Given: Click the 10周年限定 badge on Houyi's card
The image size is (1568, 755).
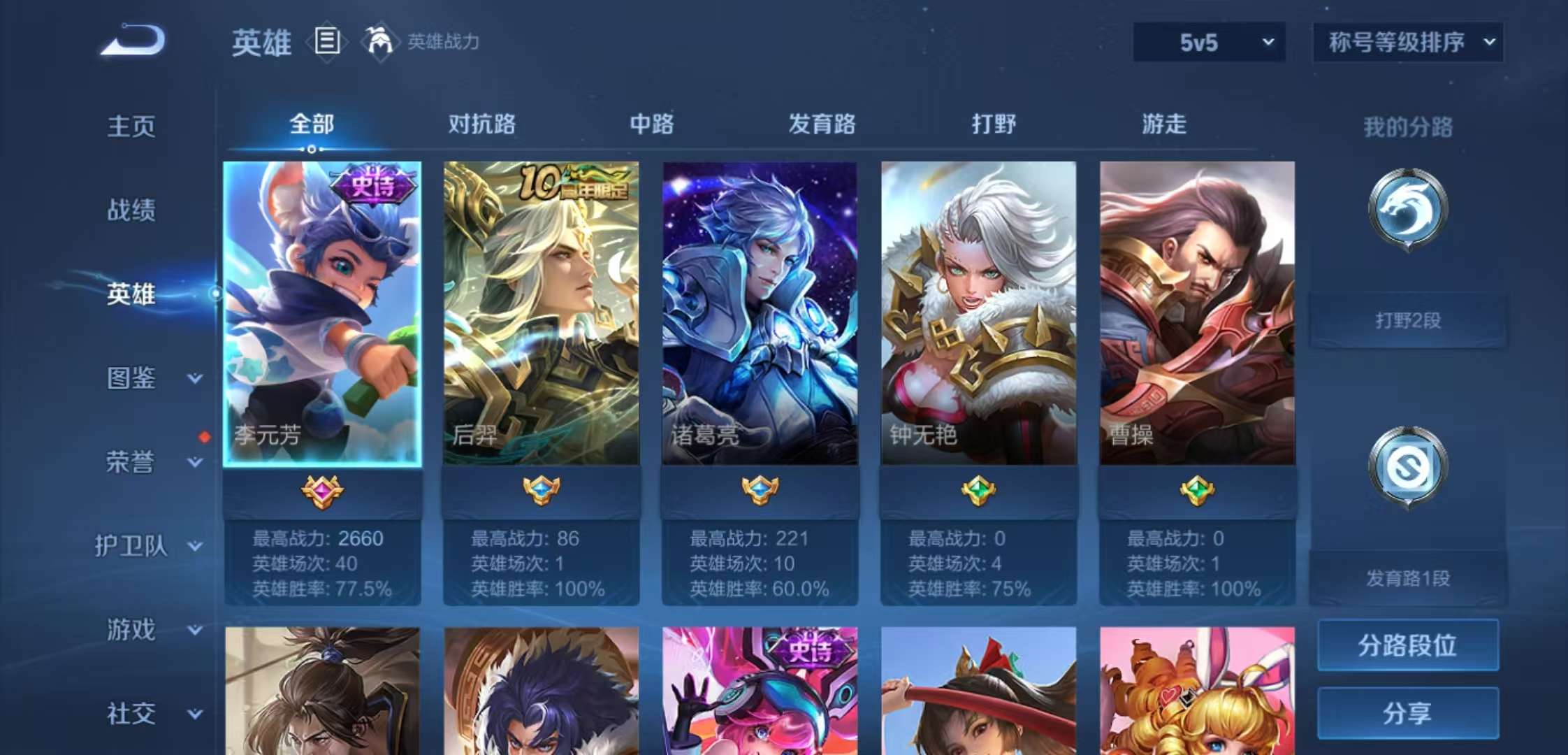Looking at the screenshot, I should point(579,185).
